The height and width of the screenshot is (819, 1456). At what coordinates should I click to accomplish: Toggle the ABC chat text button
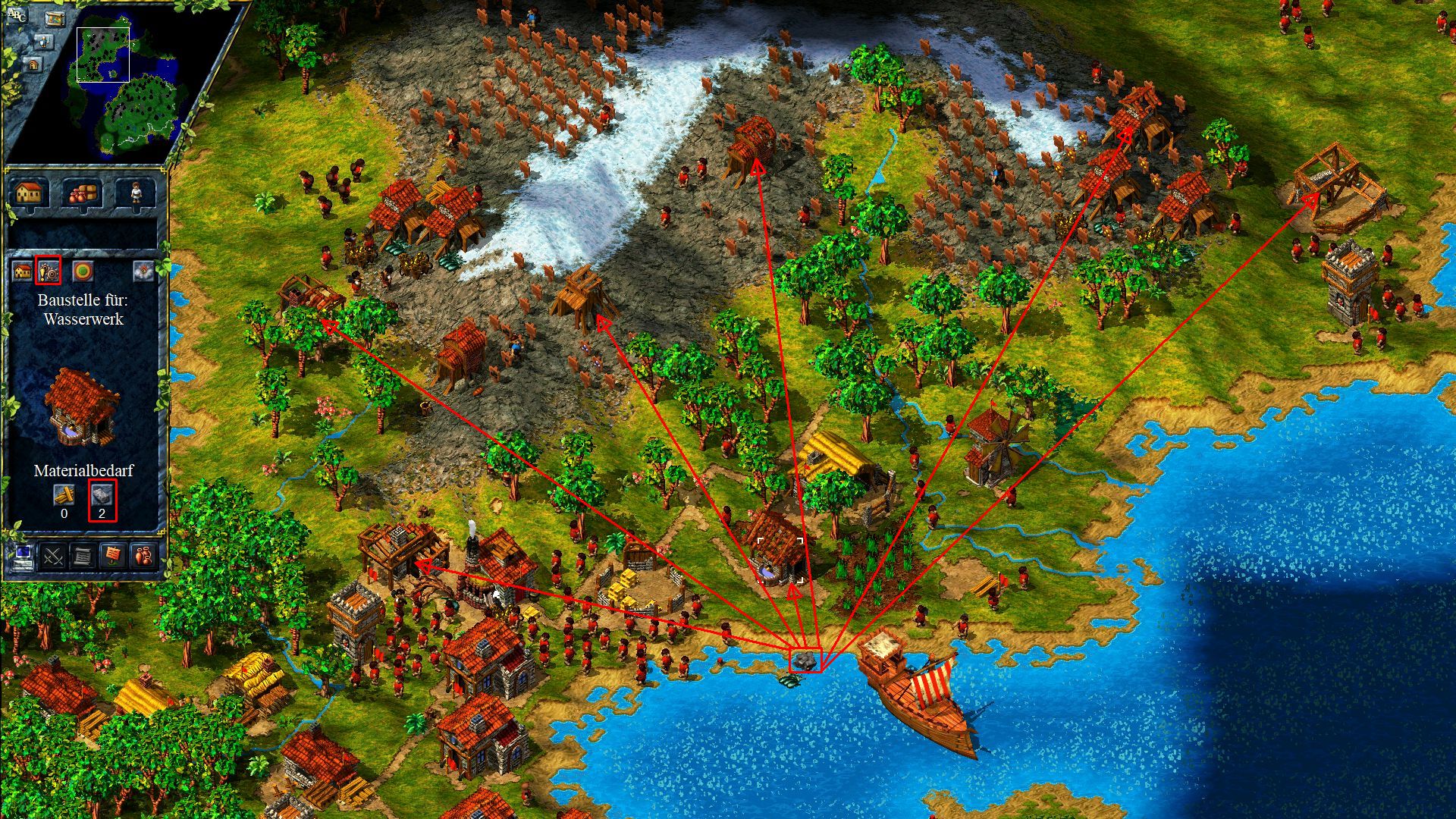point(17,15)
